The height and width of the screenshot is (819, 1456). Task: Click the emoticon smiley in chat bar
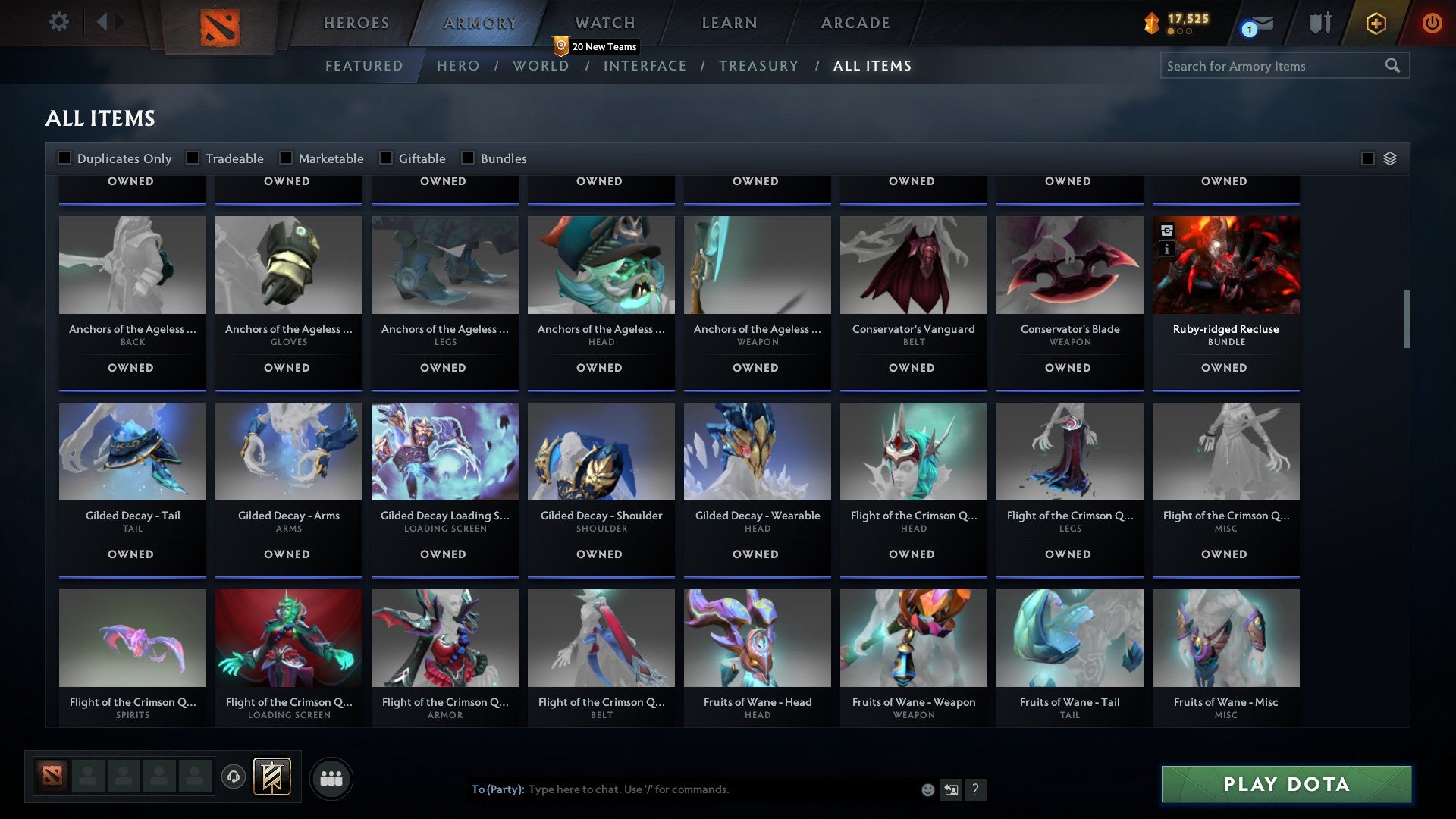[x=927, y=789]
